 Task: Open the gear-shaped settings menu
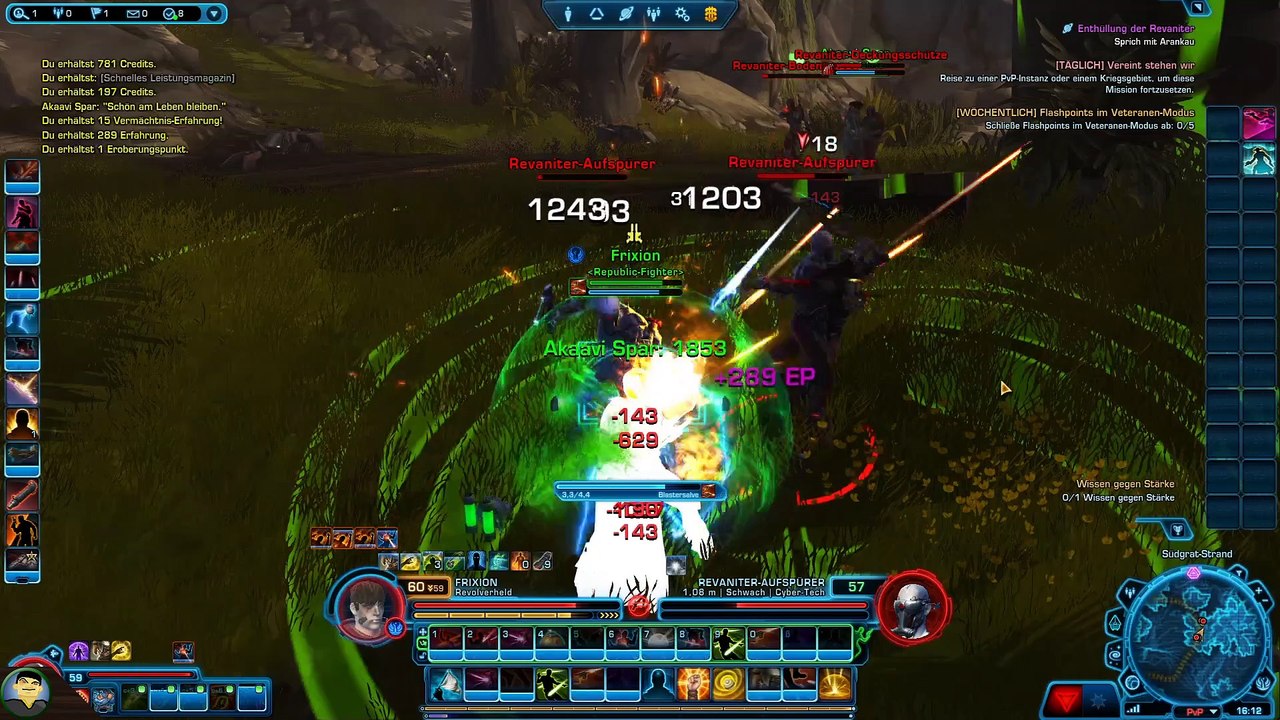point(682,14)
